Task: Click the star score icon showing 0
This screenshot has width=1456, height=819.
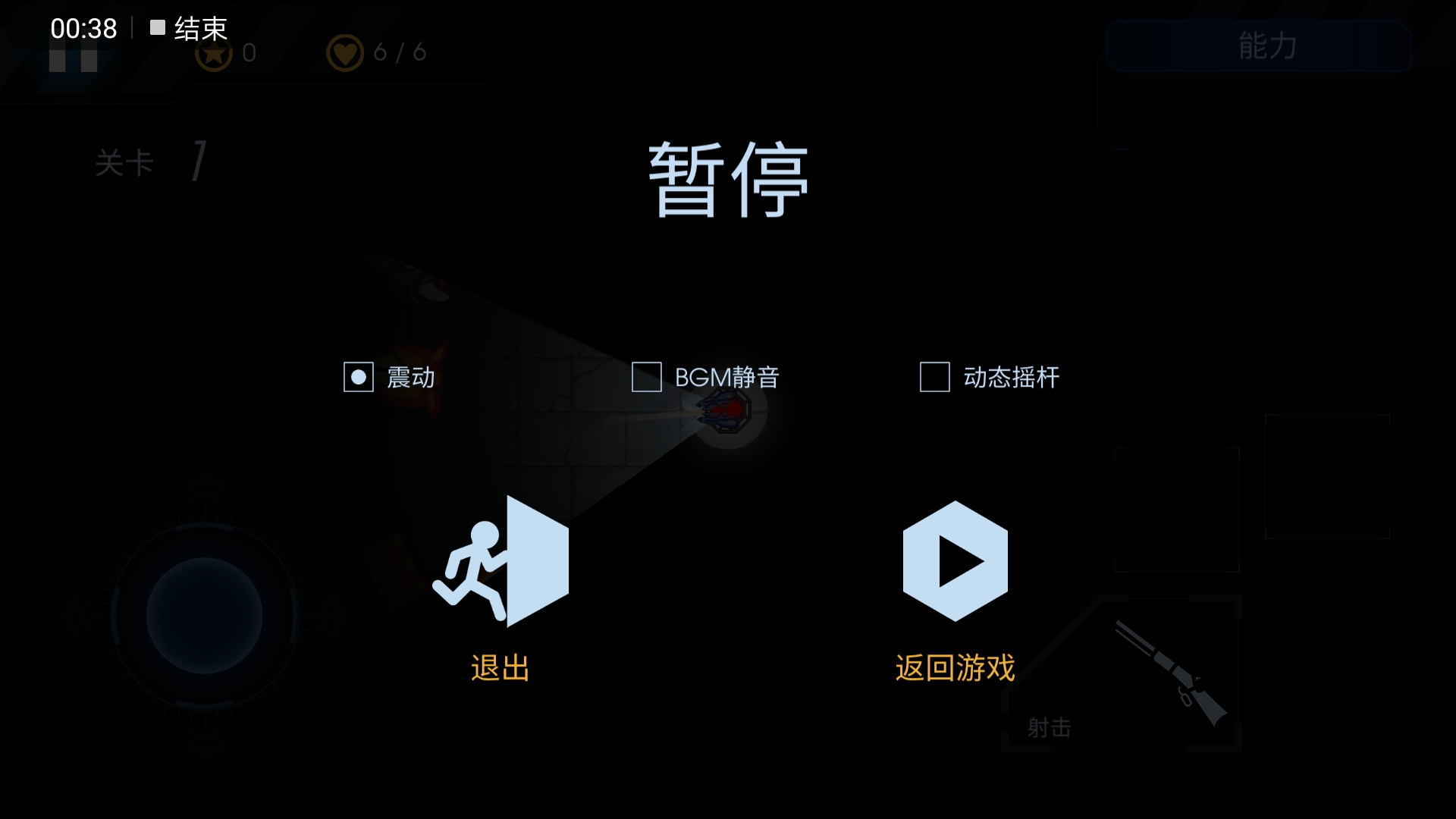Action: pos(215,53)
